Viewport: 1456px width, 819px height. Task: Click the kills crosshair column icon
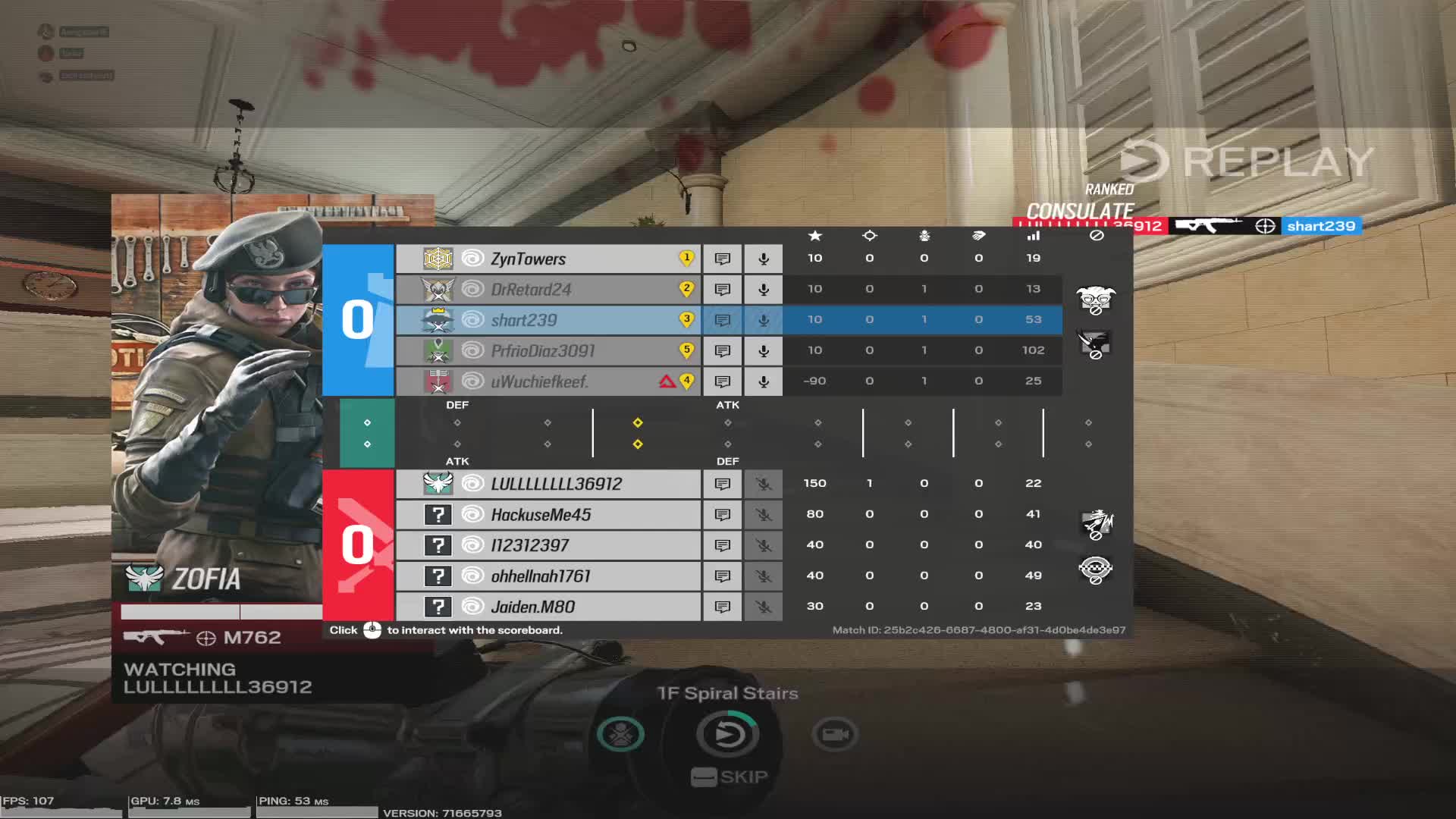point(869,236)
